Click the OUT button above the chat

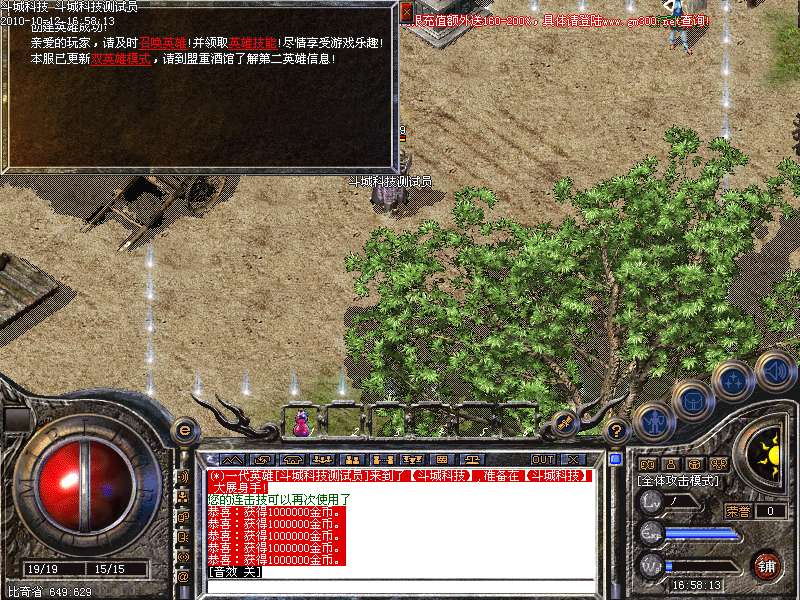point(543,459)
